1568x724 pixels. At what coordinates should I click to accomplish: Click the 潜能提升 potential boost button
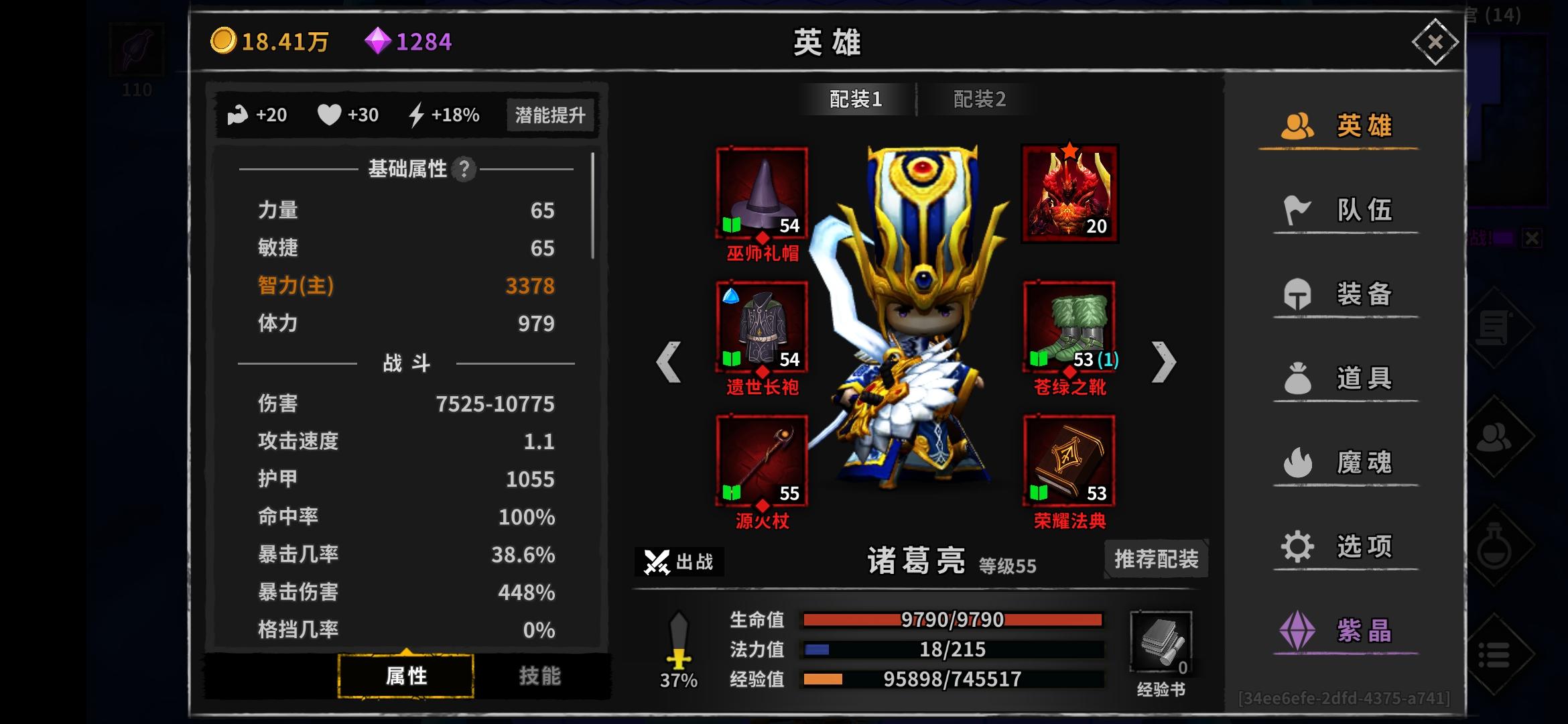point(551,115)
